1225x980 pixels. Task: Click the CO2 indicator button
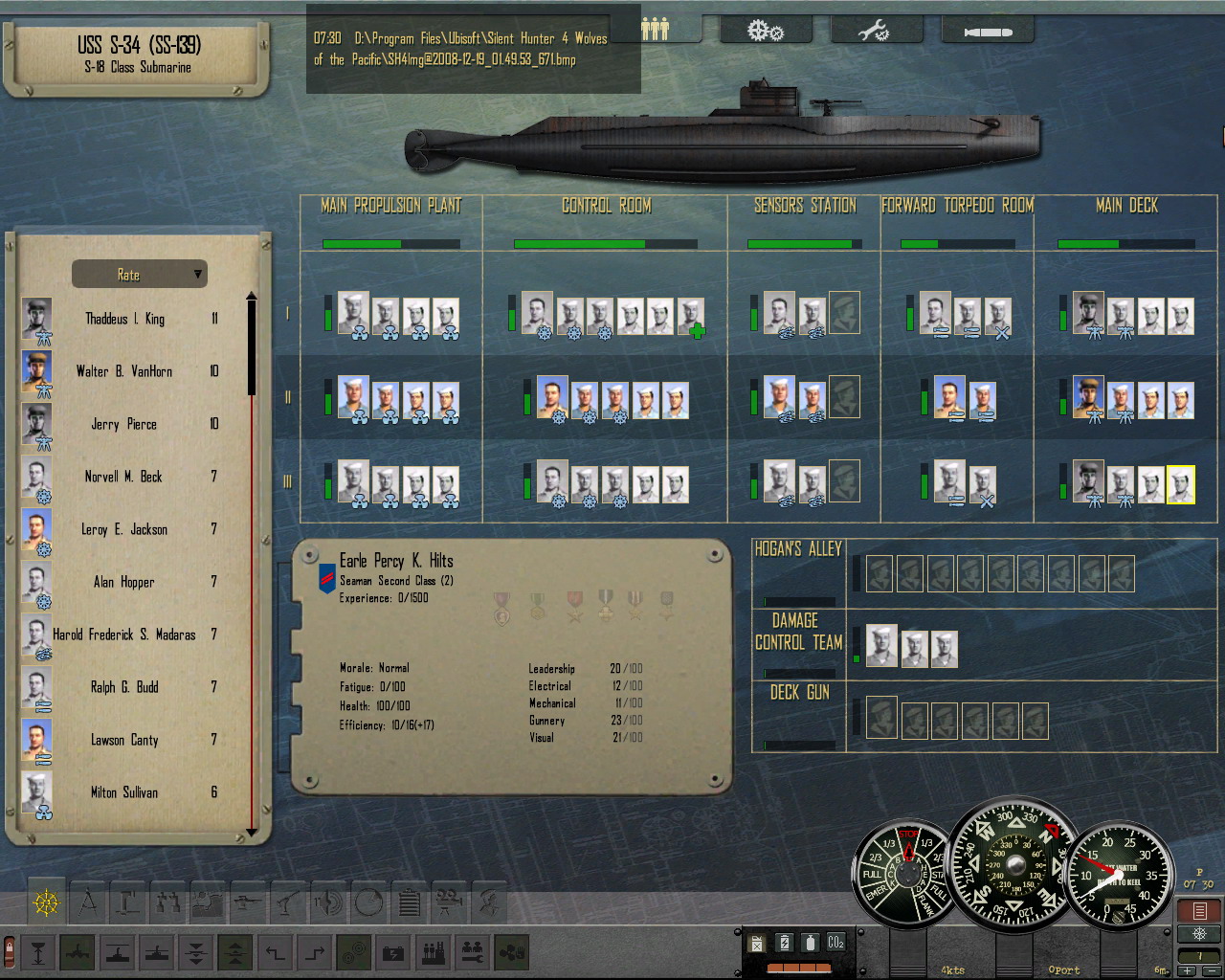click(835, 943)
